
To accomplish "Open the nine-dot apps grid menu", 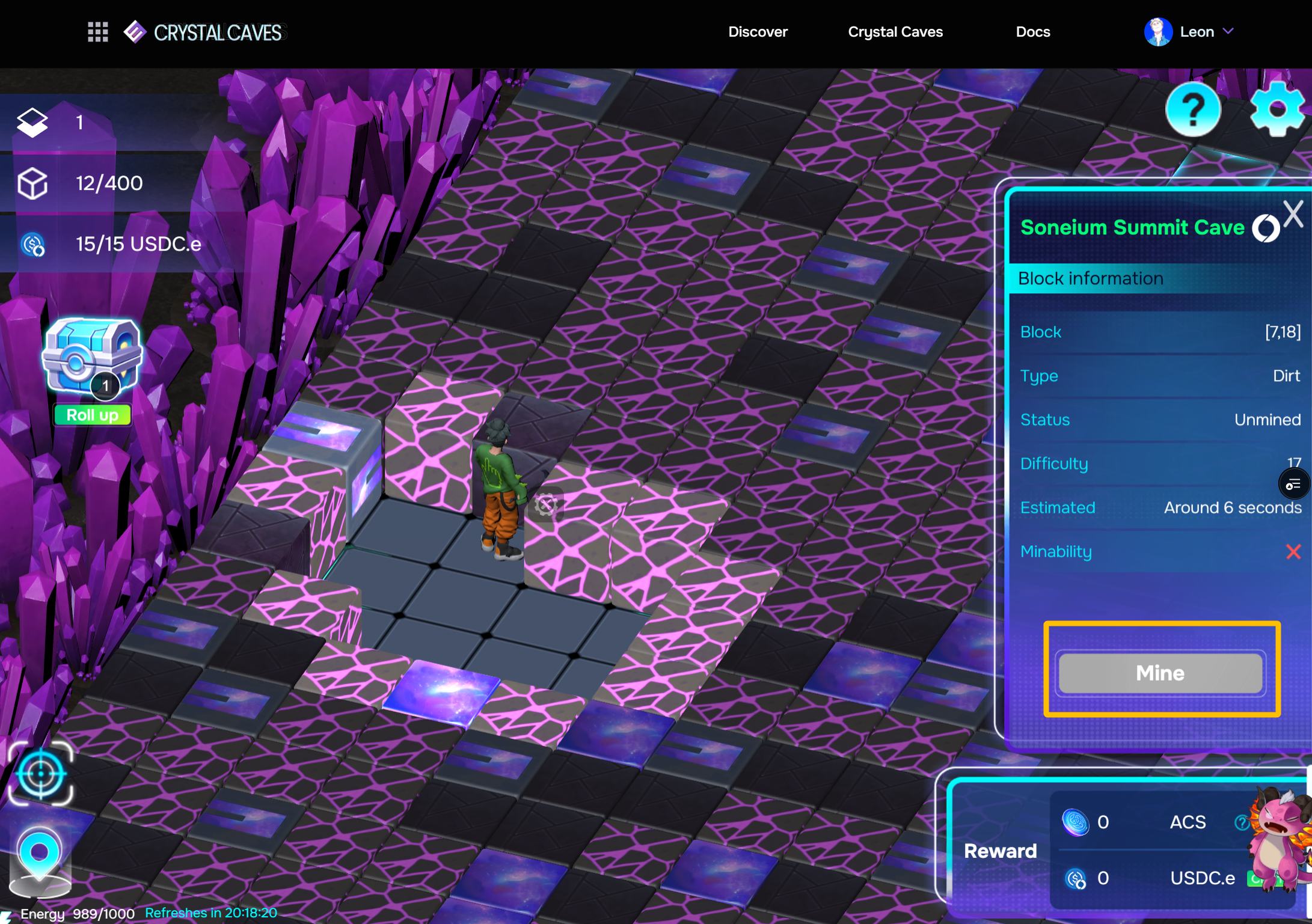I will 97,32.
